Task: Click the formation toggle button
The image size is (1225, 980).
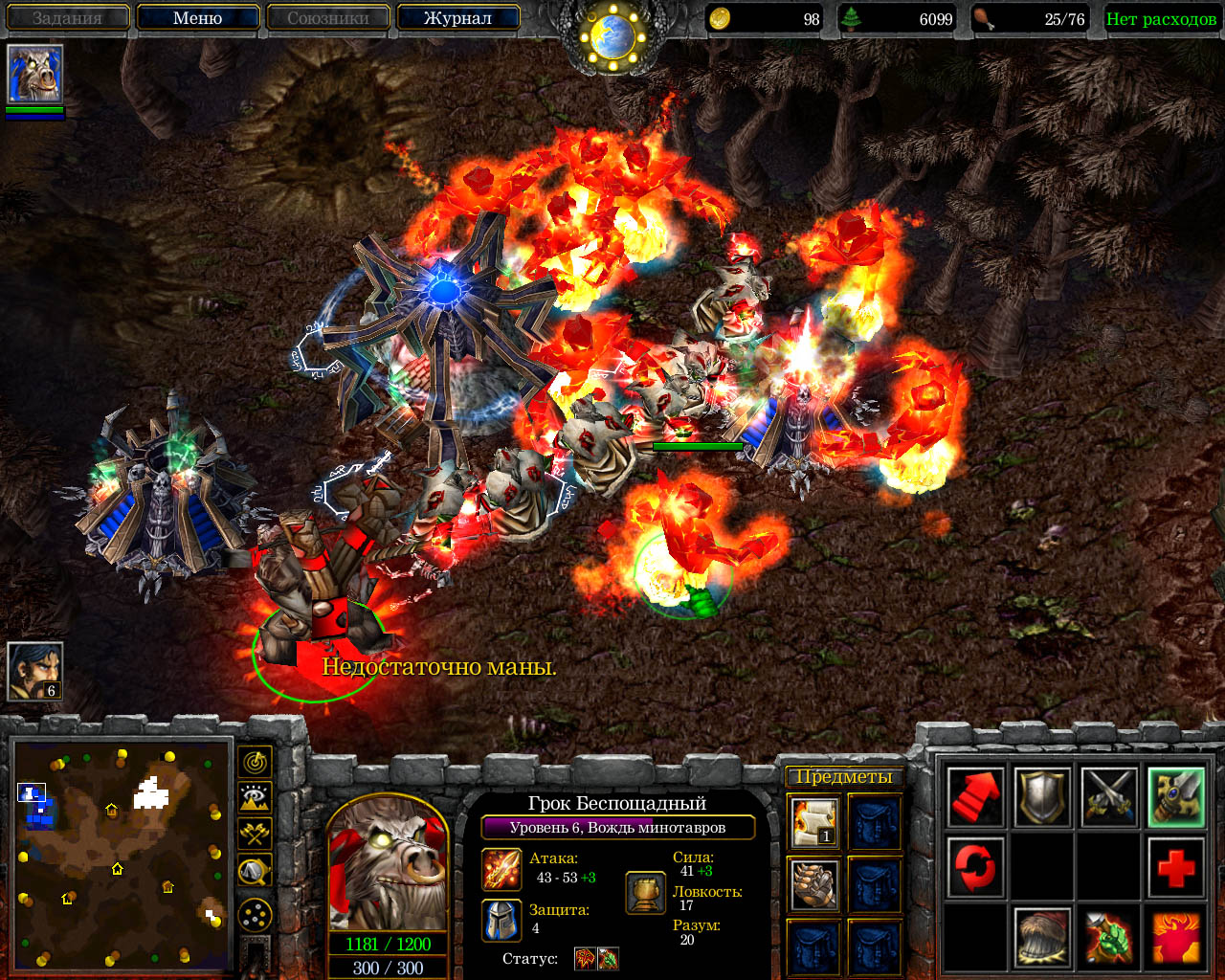Action: tap(255, 916)
